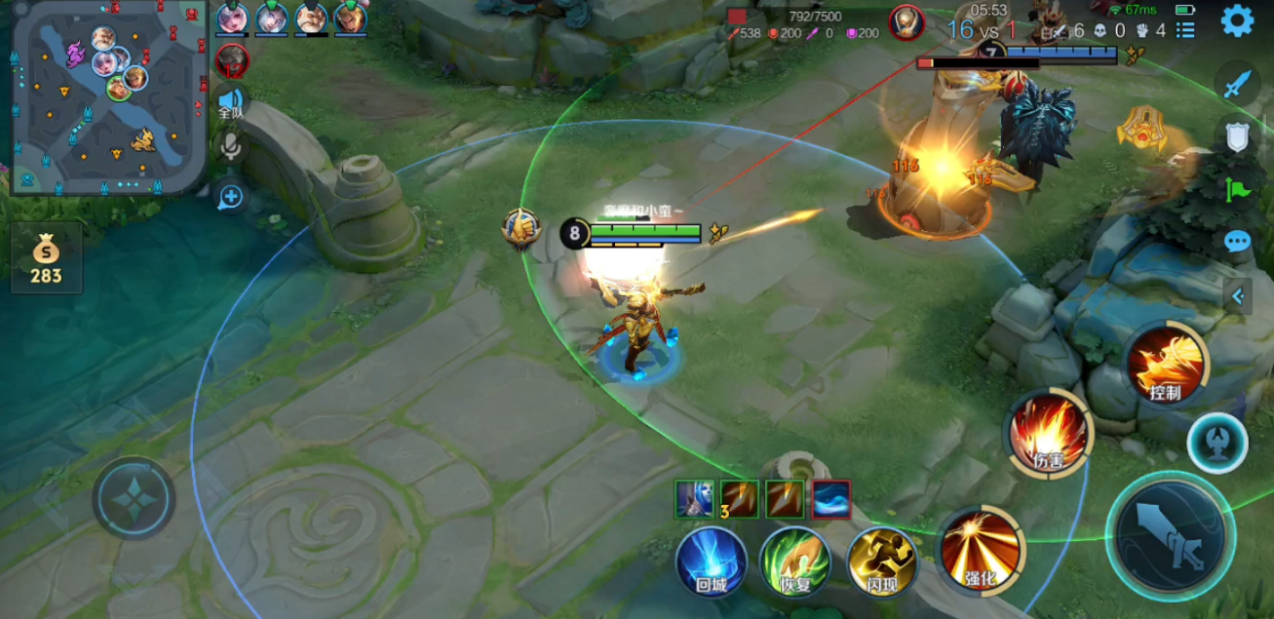Activate 回城 recall to base
Screen dimensions: 1274x619
tap(711, 561)
